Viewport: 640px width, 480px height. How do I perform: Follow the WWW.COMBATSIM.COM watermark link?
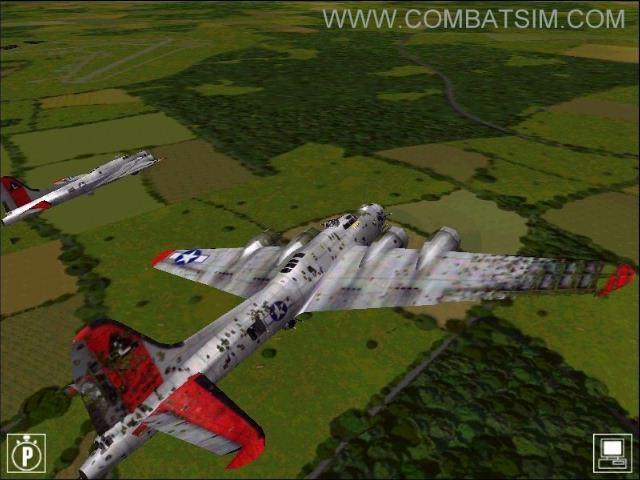(473, 19)
